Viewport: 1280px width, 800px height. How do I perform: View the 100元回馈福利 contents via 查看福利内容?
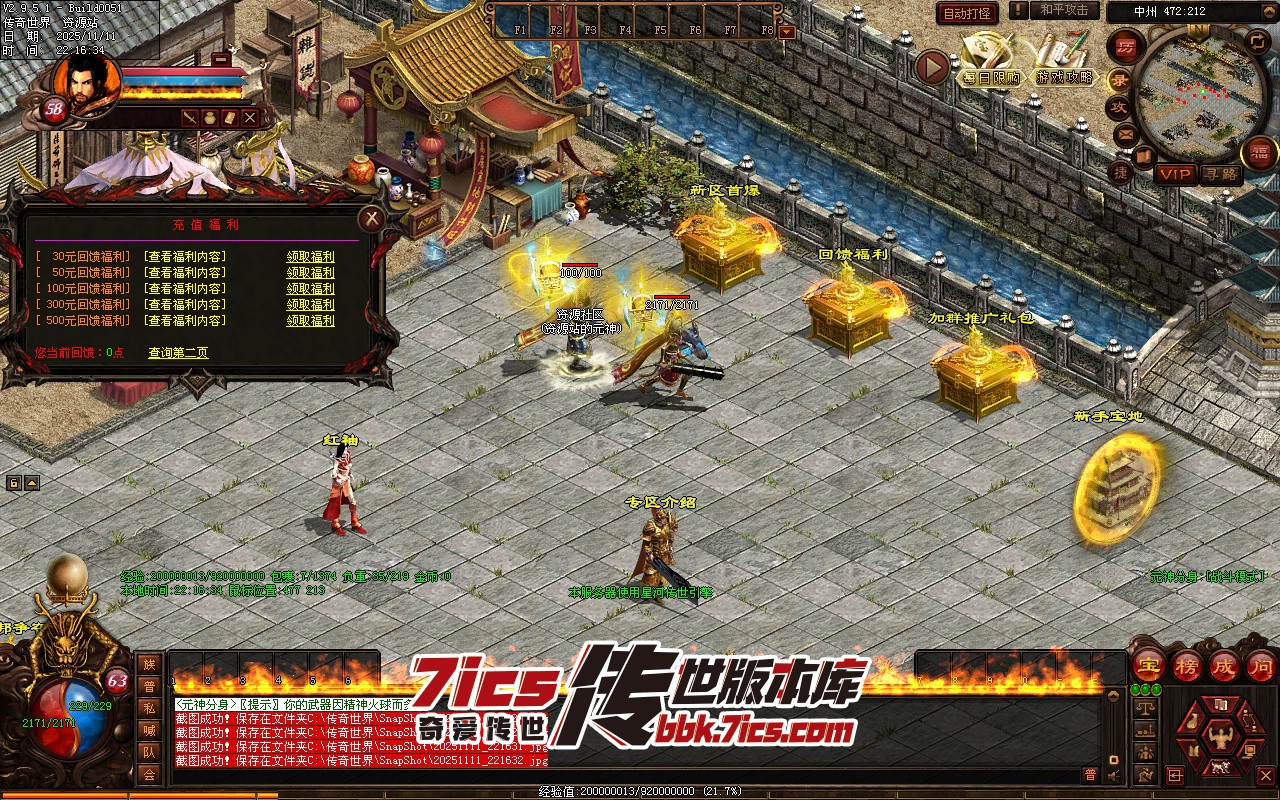pyautogui.click(x=185, y=289)
